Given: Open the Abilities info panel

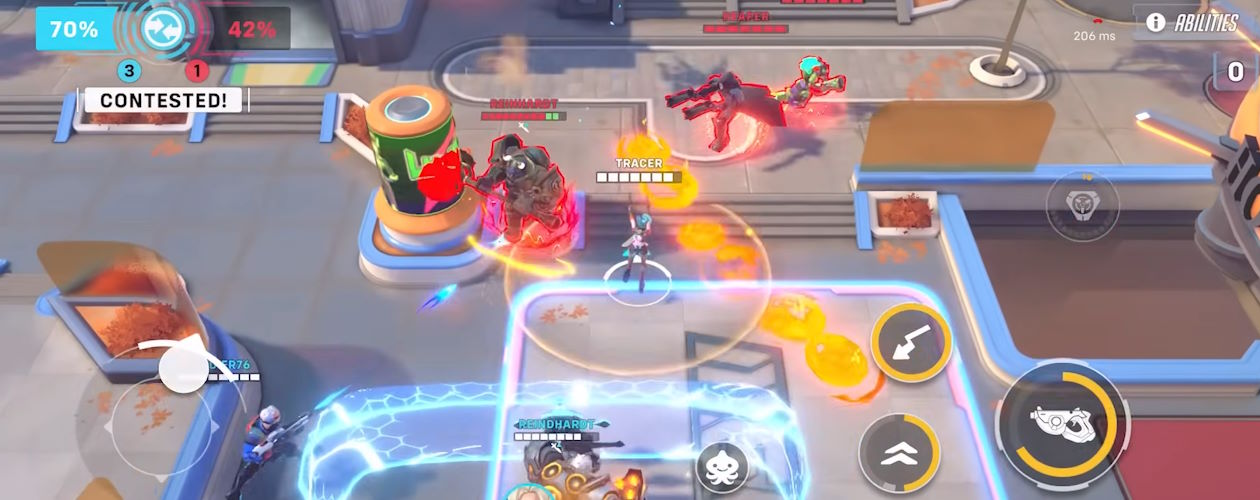Looking at the screenshot, I should click(1191, 23).
